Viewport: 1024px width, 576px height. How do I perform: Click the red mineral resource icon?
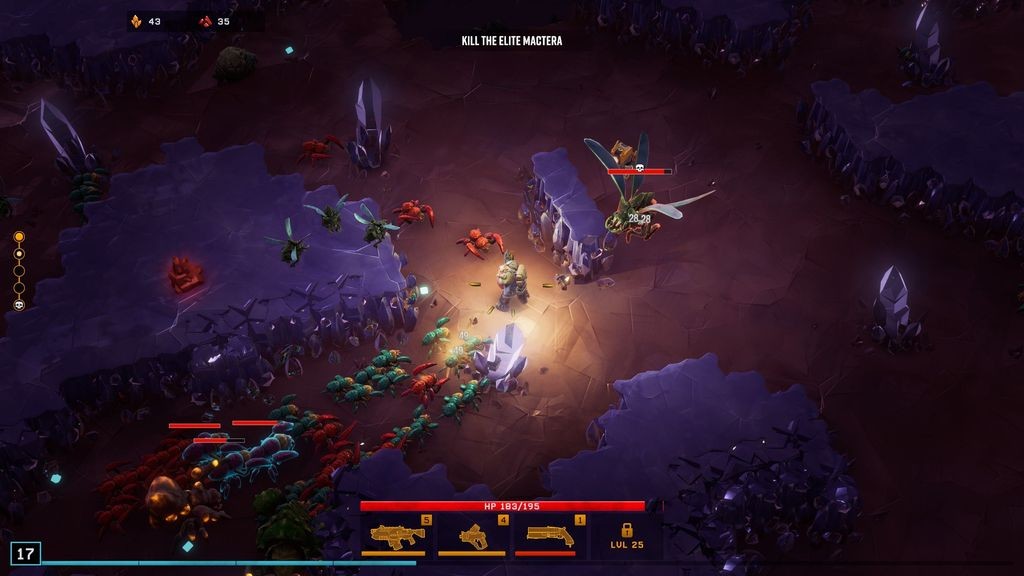(x=206, y=21)
